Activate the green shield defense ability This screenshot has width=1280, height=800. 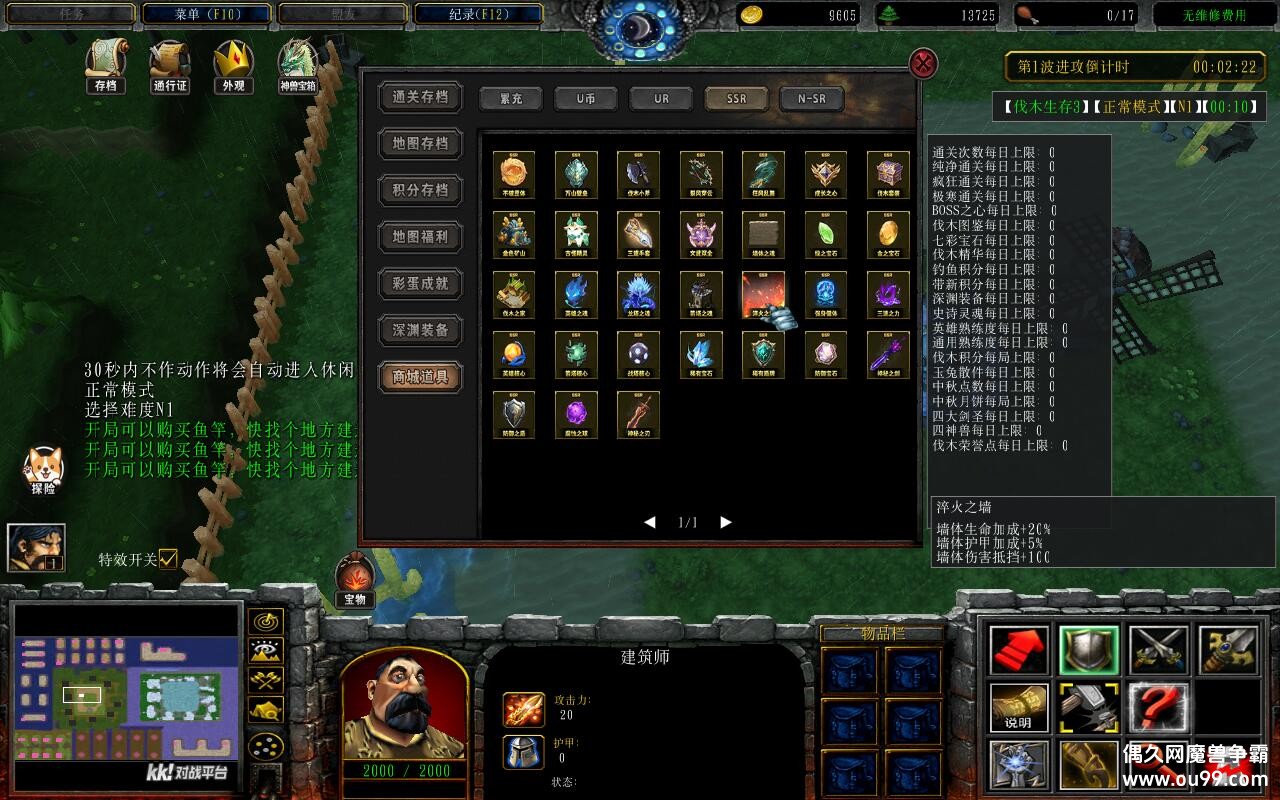[1088, 648]
